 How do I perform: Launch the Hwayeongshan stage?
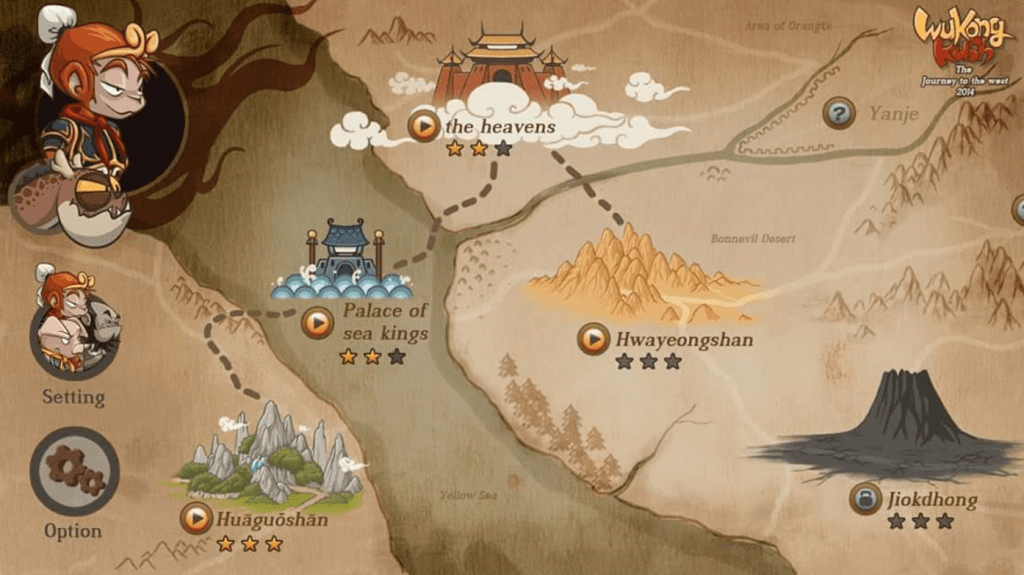tap(593, 339)
